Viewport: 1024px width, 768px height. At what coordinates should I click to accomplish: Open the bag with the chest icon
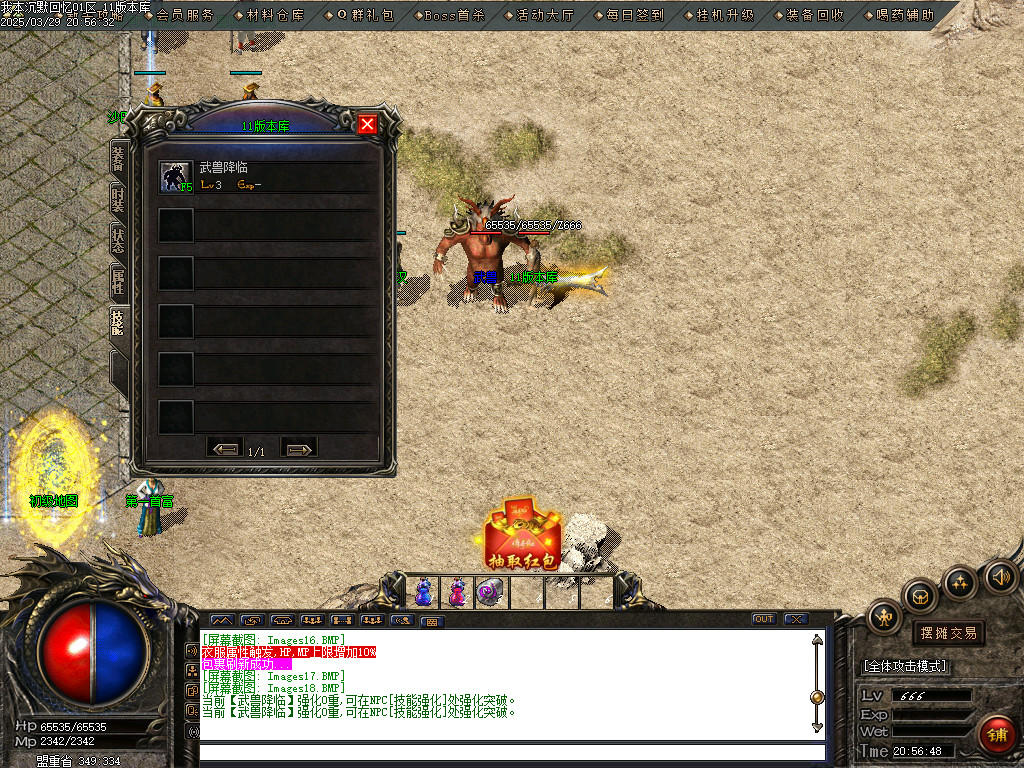(920, 595)
